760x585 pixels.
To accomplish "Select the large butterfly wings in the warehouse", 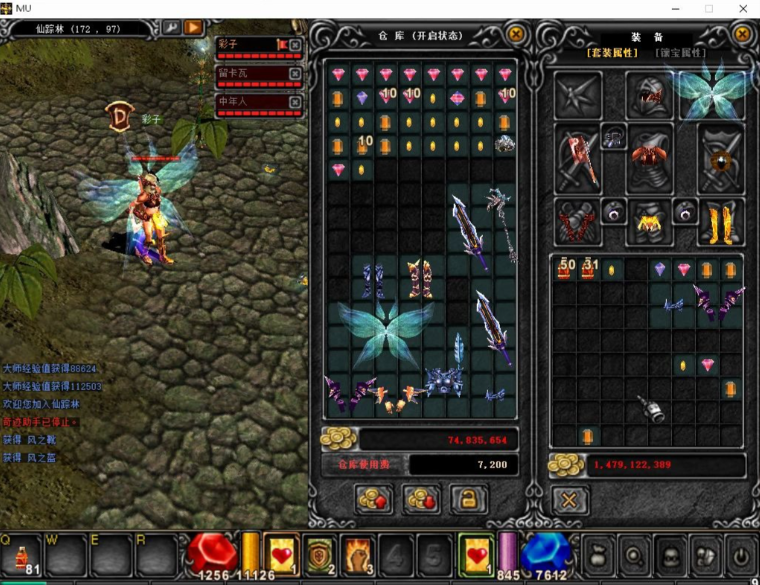I will point(385,329).
